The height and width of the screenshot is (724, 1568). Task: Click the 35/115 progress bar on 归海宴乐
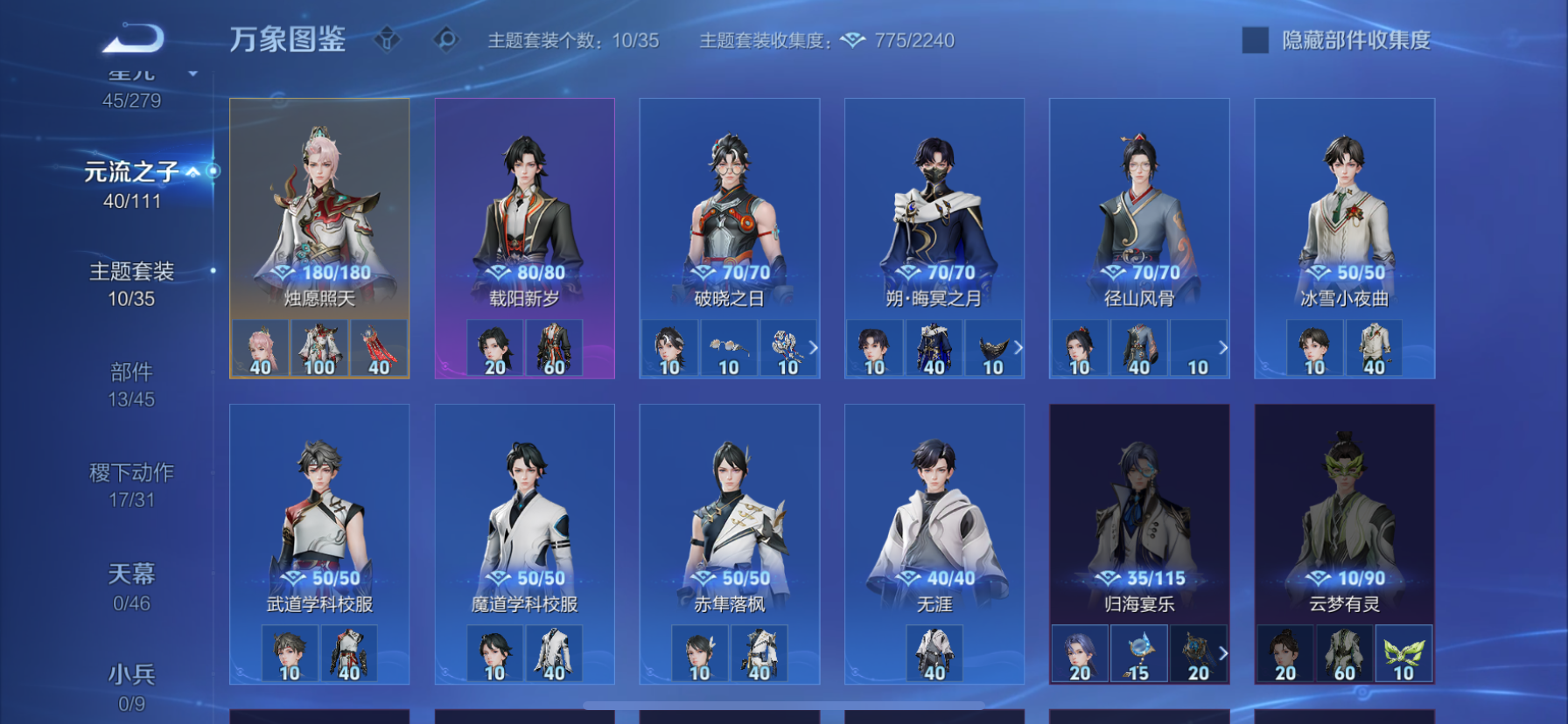click(x=1139, y=578)
